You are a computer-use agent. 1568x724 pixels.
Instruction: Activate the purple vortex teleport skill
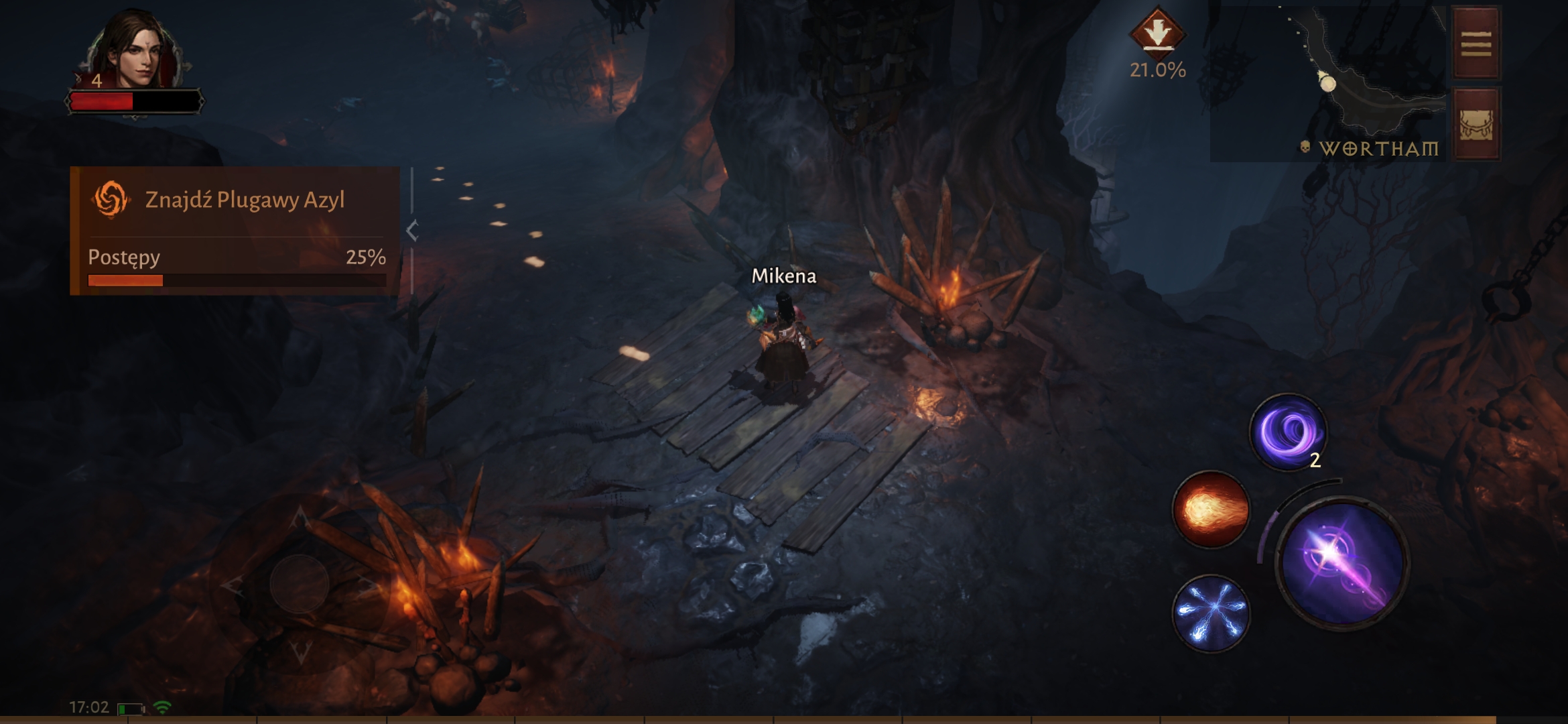tap(1287, 432)
